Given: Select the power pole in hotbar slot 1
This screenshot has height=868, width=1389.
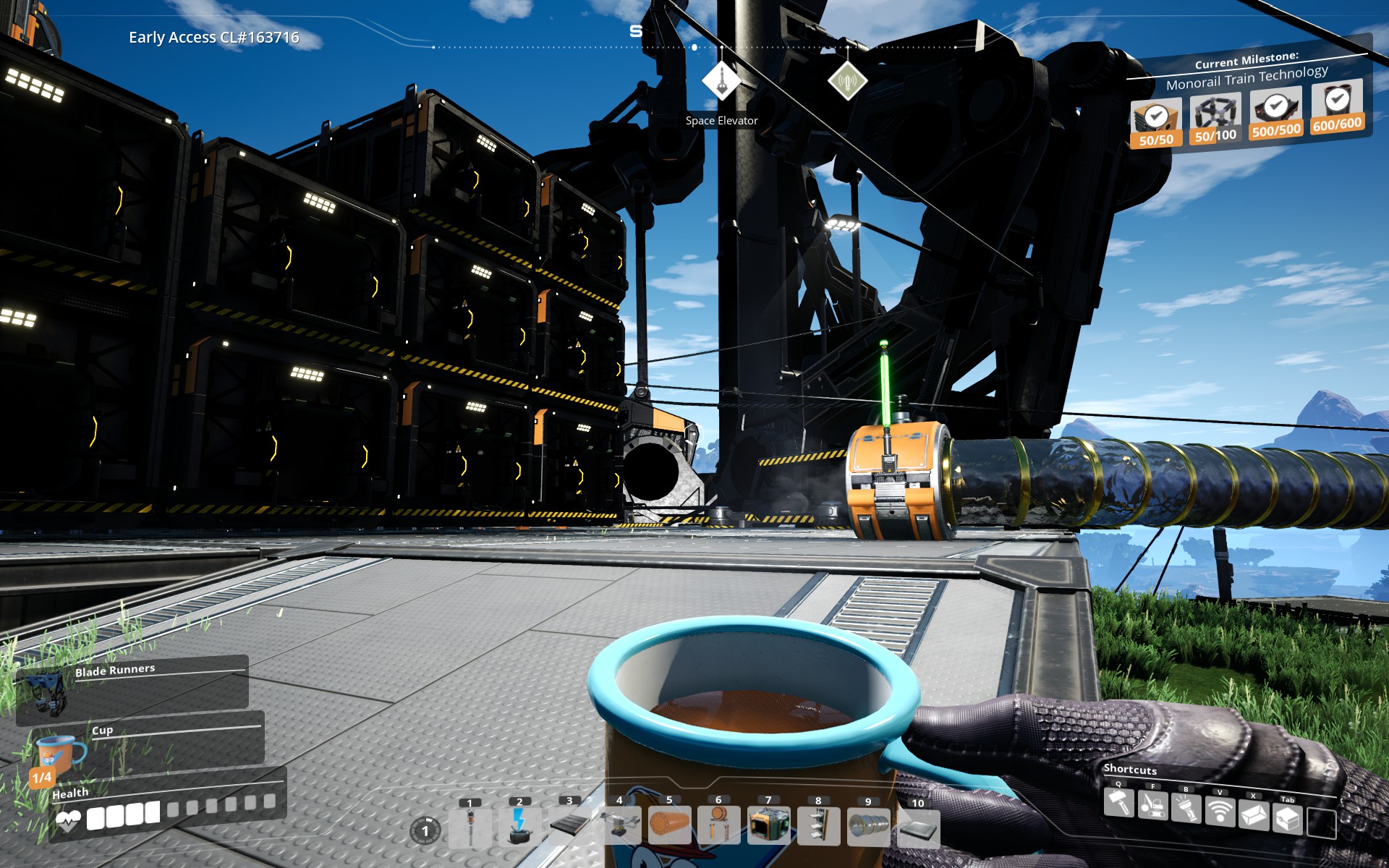Looking at the screenshot, I should coord(469,830).
